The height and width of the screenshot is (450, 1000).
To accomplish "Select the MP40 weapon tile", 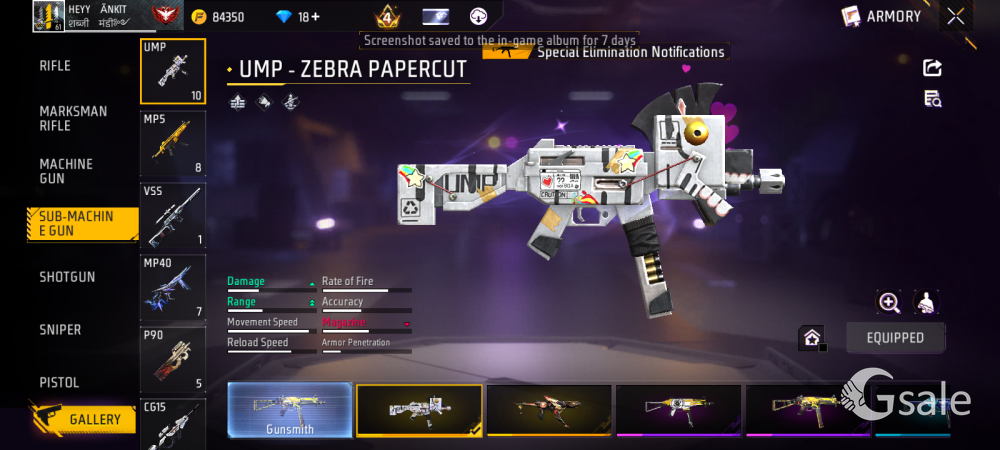I will click(x=173, y=287).
